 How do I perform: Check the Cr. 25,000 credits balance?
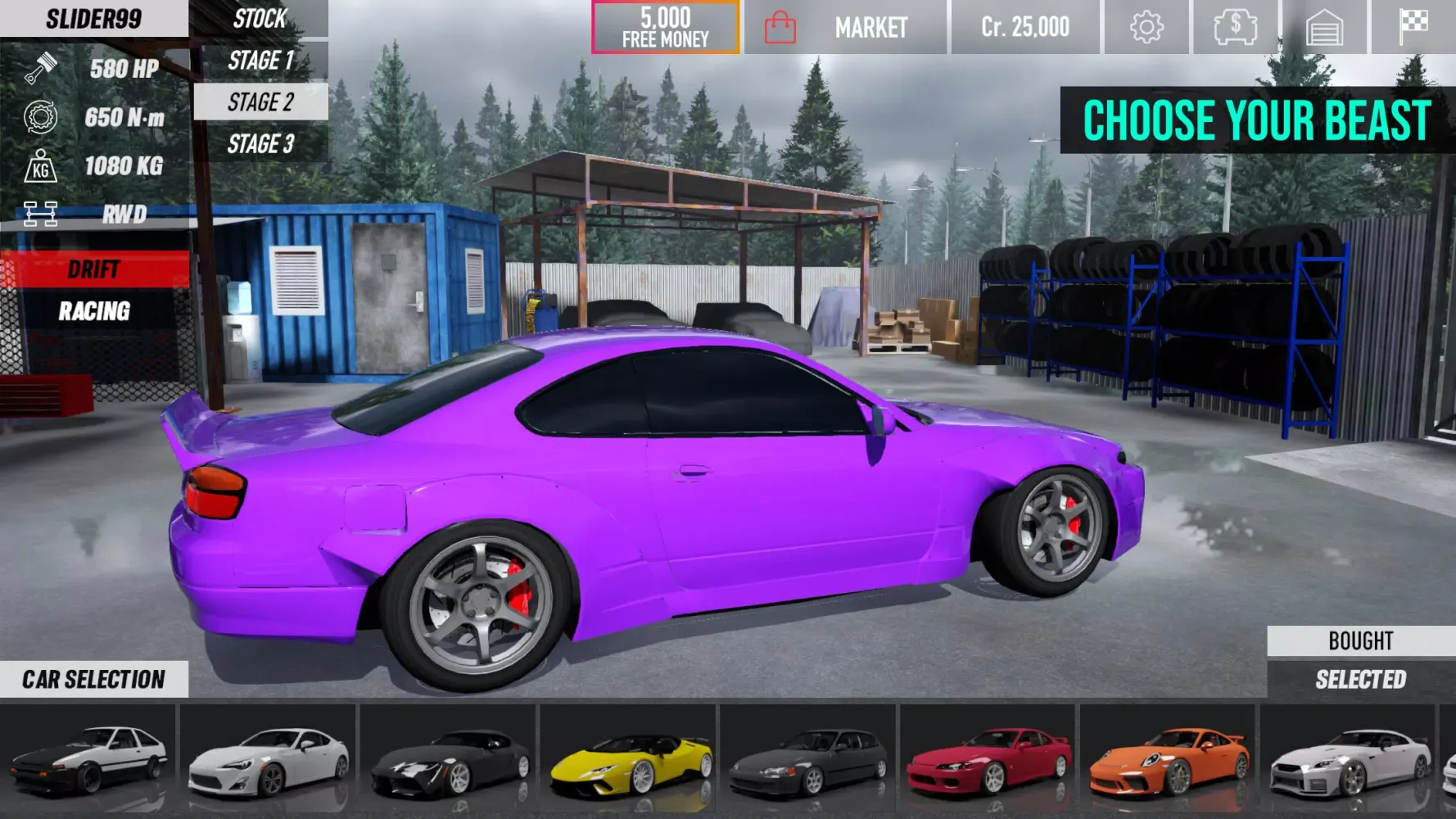click(1024, 25)
